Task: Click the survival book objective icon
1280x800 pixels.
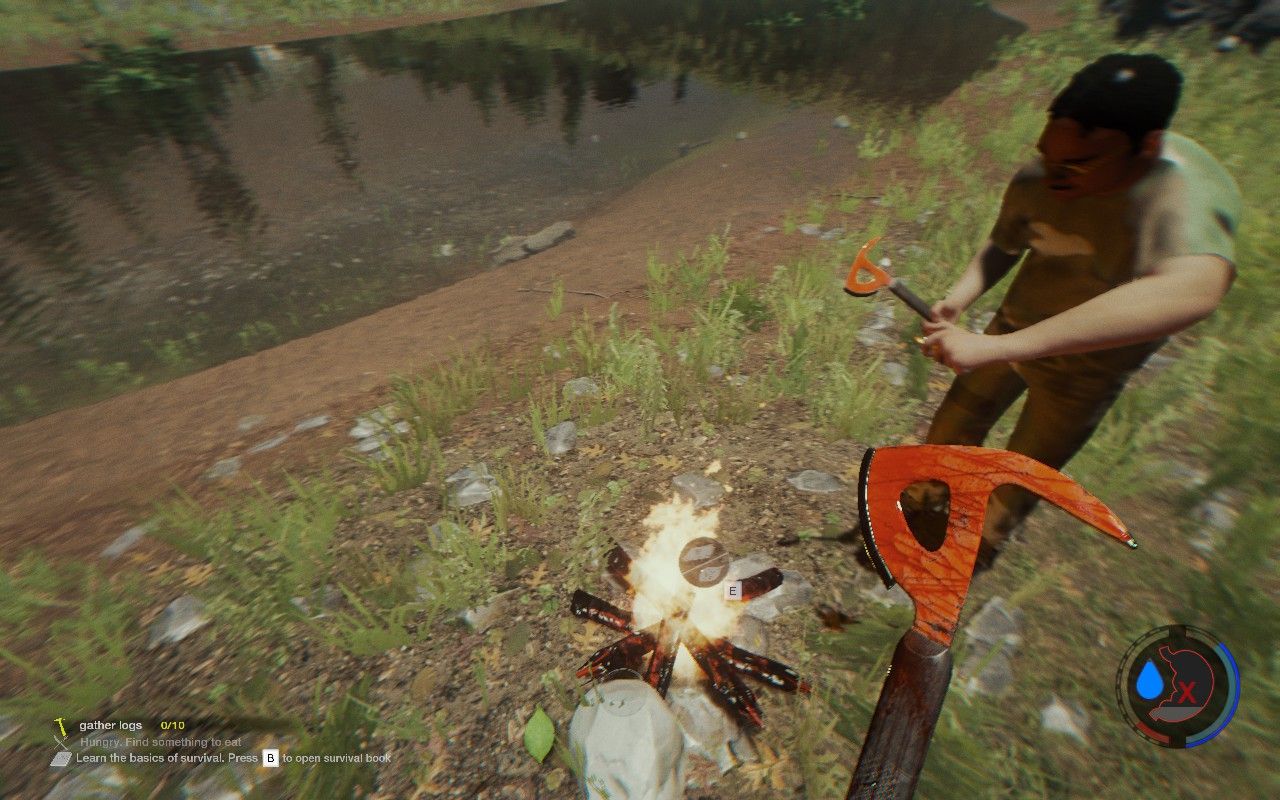Action: [x=60, y=758]
